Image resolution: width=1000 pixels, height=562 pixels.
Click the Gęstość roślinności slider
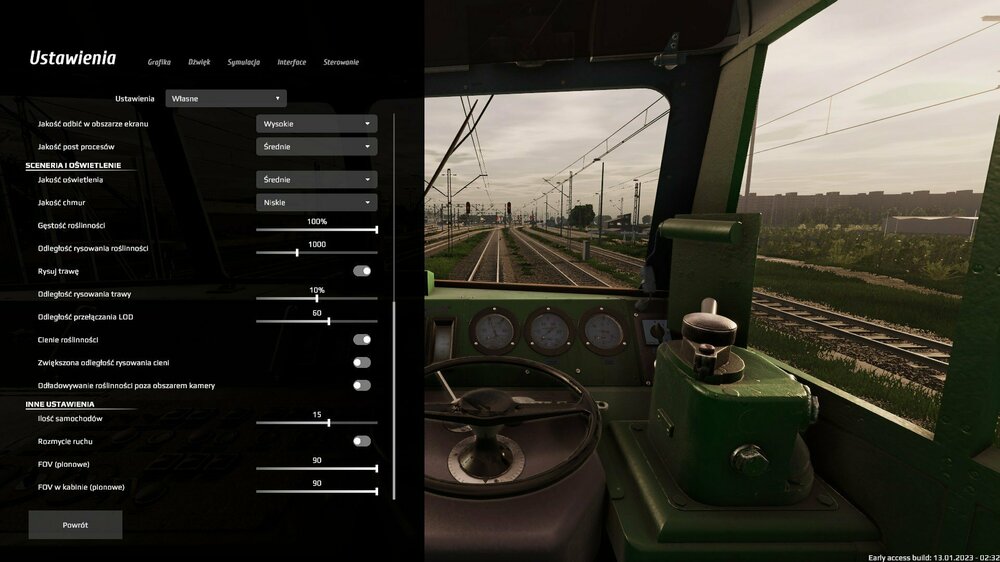tap(316, 230)
